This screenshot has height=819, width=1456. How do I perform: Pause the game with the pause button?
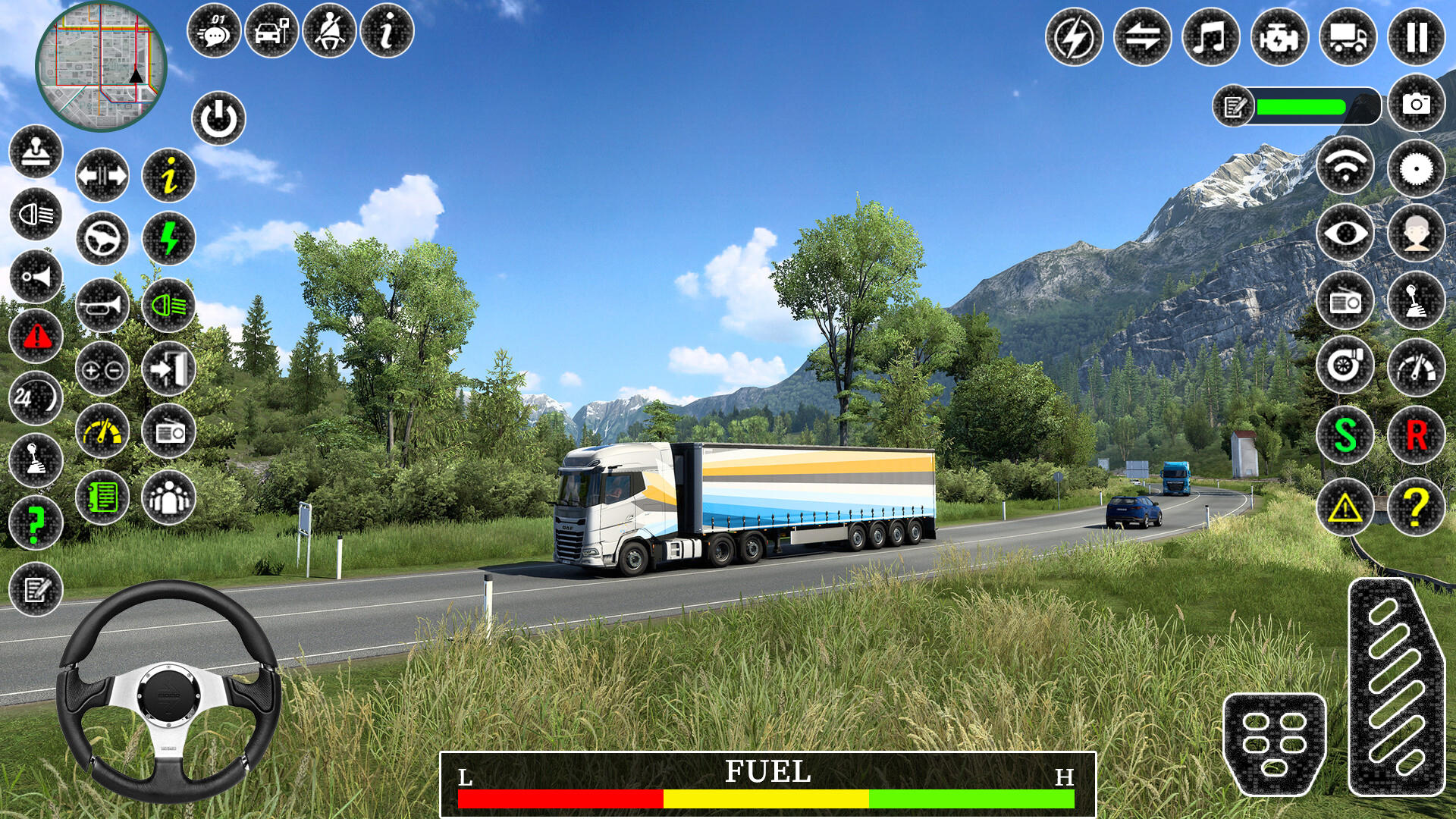pyautogui.click(x=1416, y=37)
